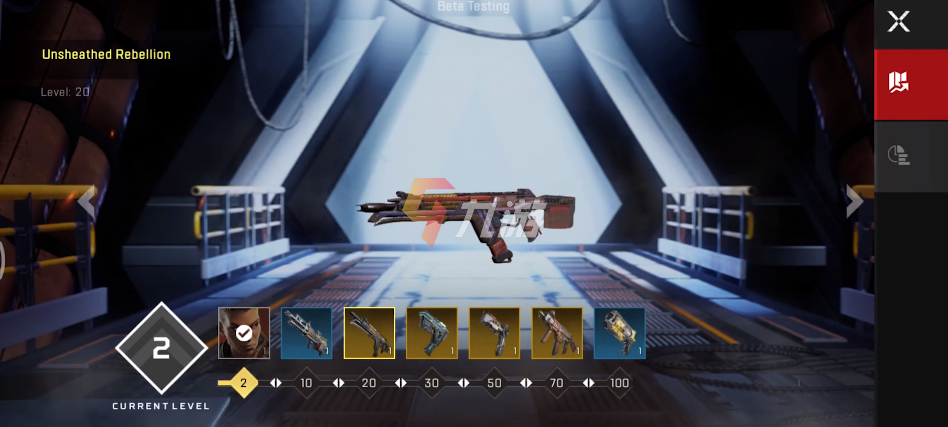
Task: Pick the level 50 pistol skin reward
Action: [x=494, y=333]
